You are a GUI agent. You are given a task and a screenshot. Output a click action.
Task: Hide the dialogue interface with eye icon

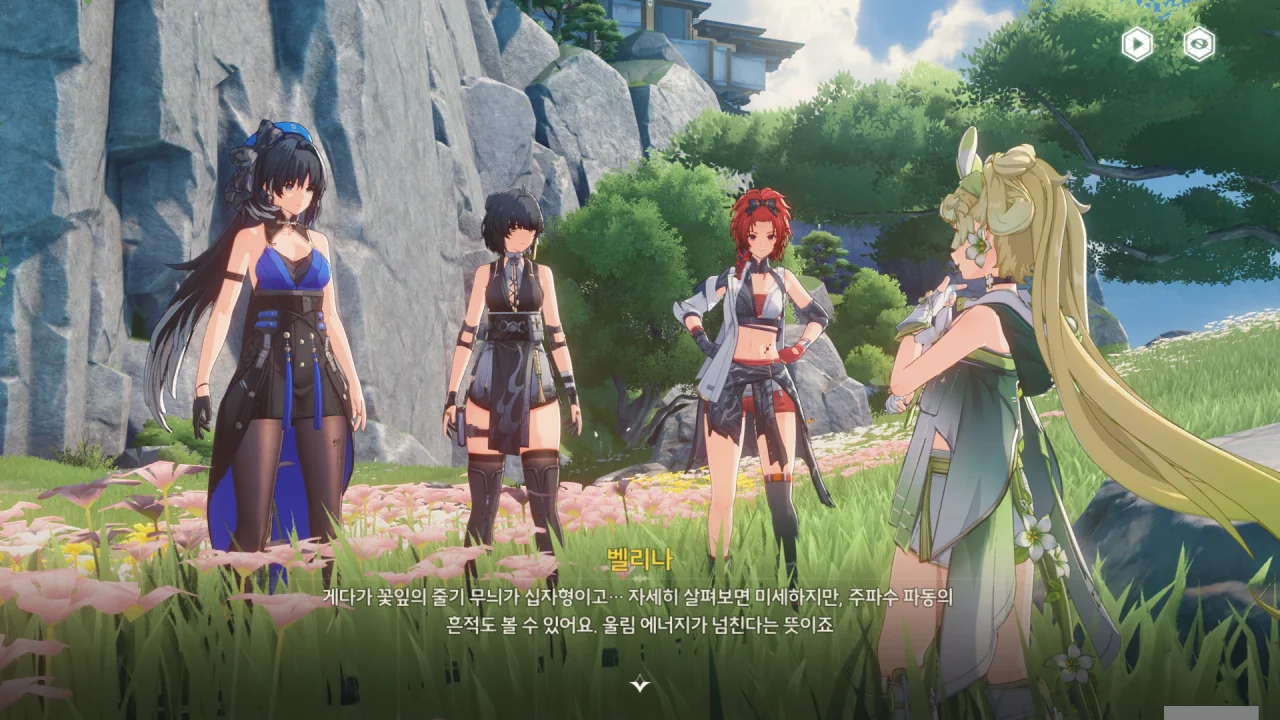1199,44
